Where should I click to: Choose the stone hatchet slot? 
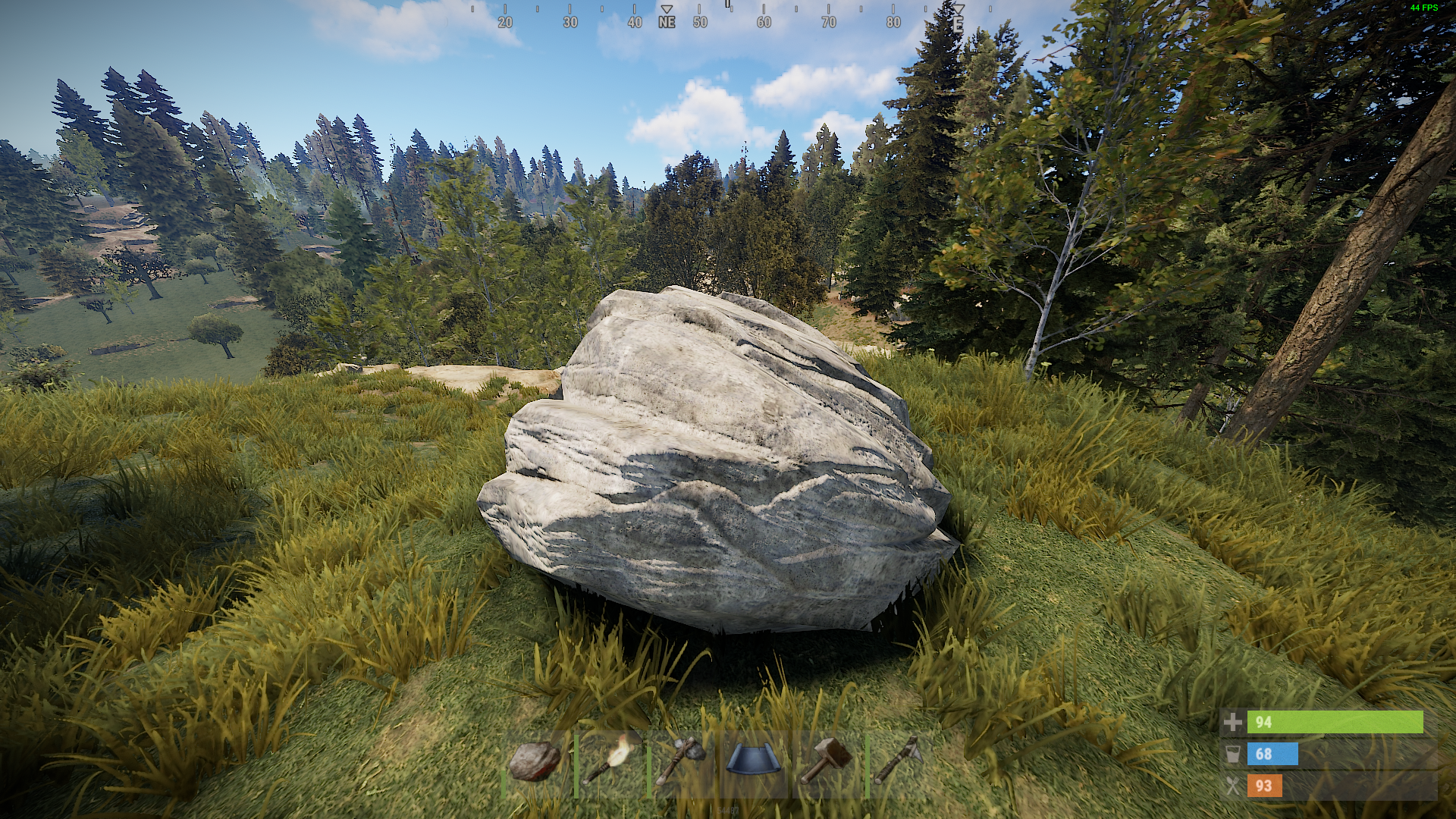click(x=681, y=761)
